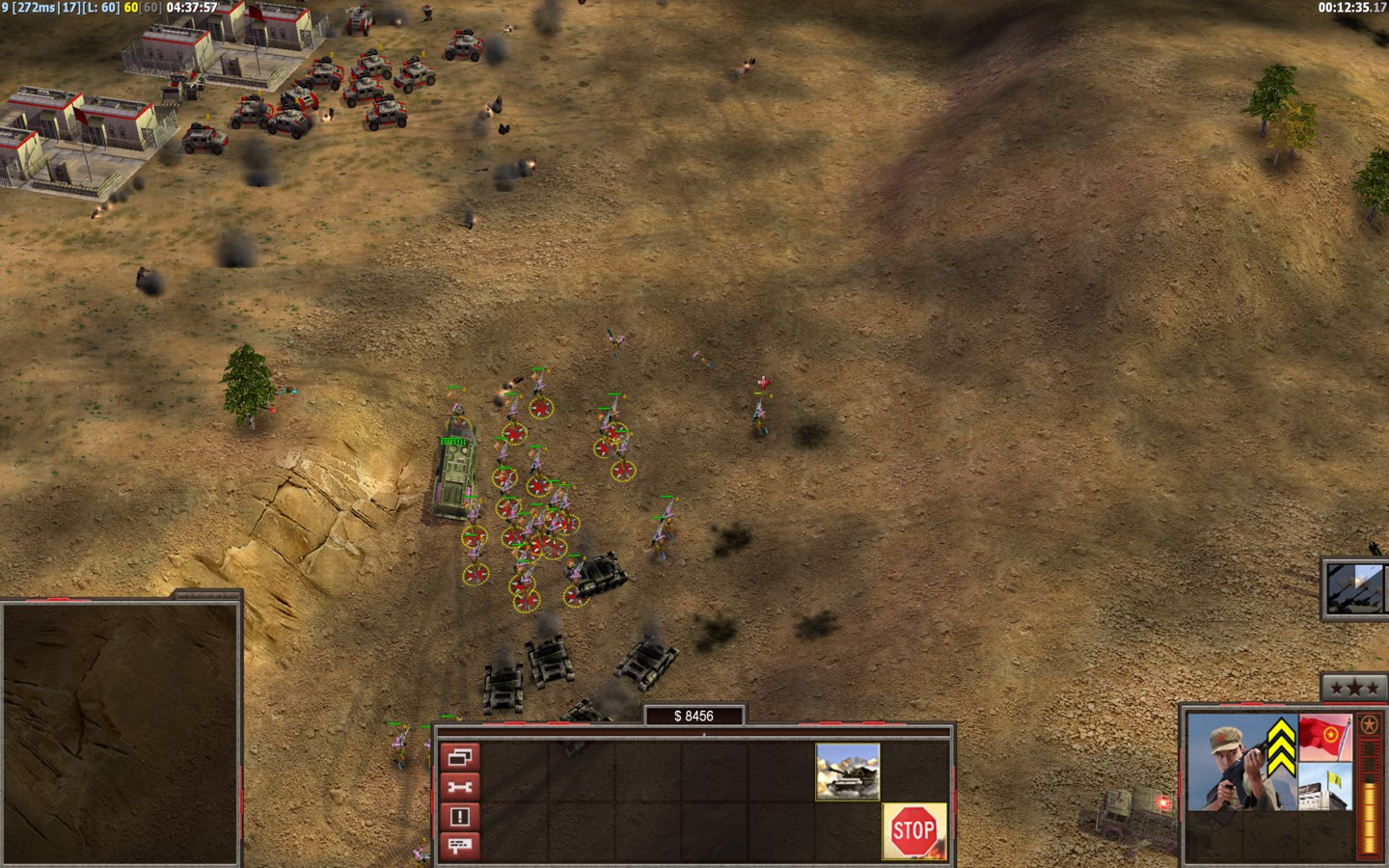The width and height of the screenshot is (1389, 868).
Task: Click the minimap panel
Action: (x=121, y=733)
